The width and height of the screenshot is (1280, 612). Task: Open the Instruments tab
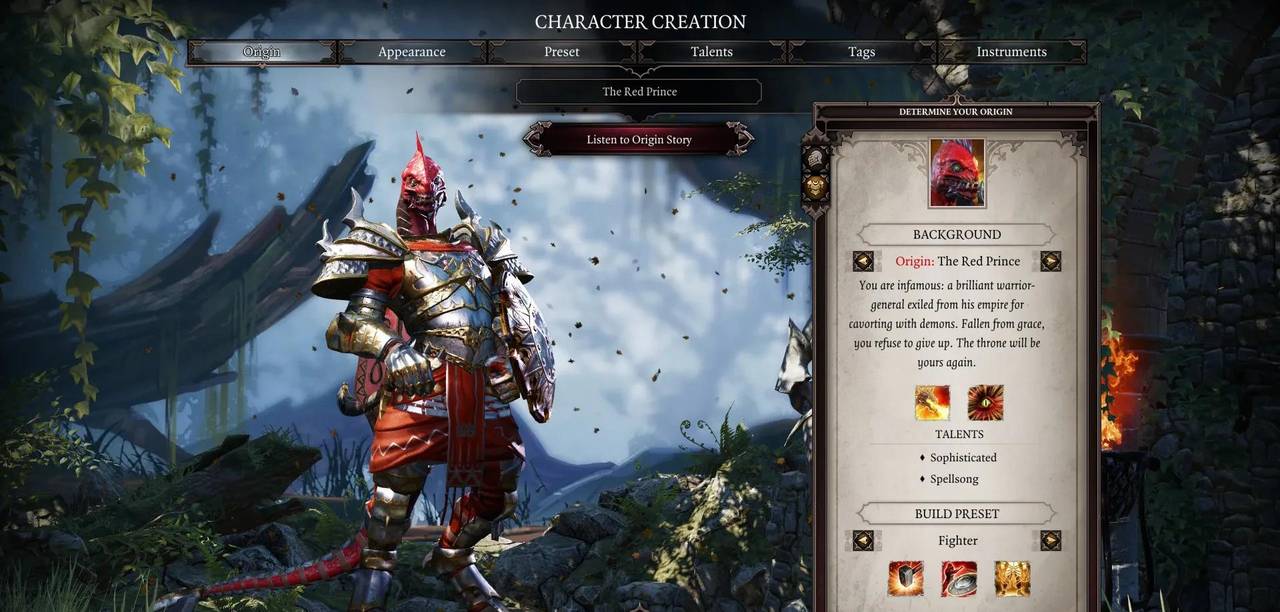click(x=1011, y=52)
